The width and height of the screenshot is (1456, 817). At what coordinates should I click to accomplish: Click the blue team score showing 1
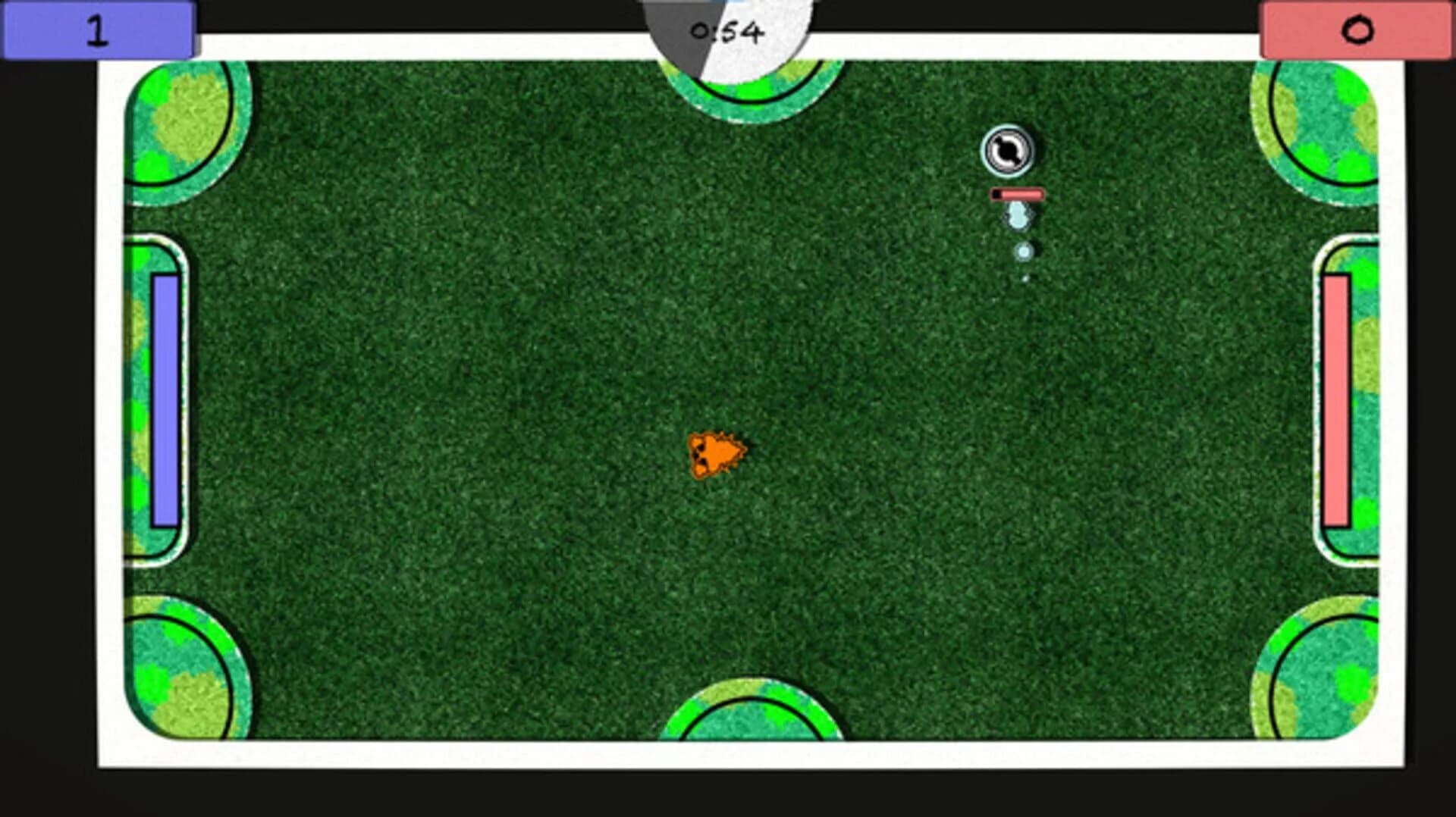(x=99, y=29)
